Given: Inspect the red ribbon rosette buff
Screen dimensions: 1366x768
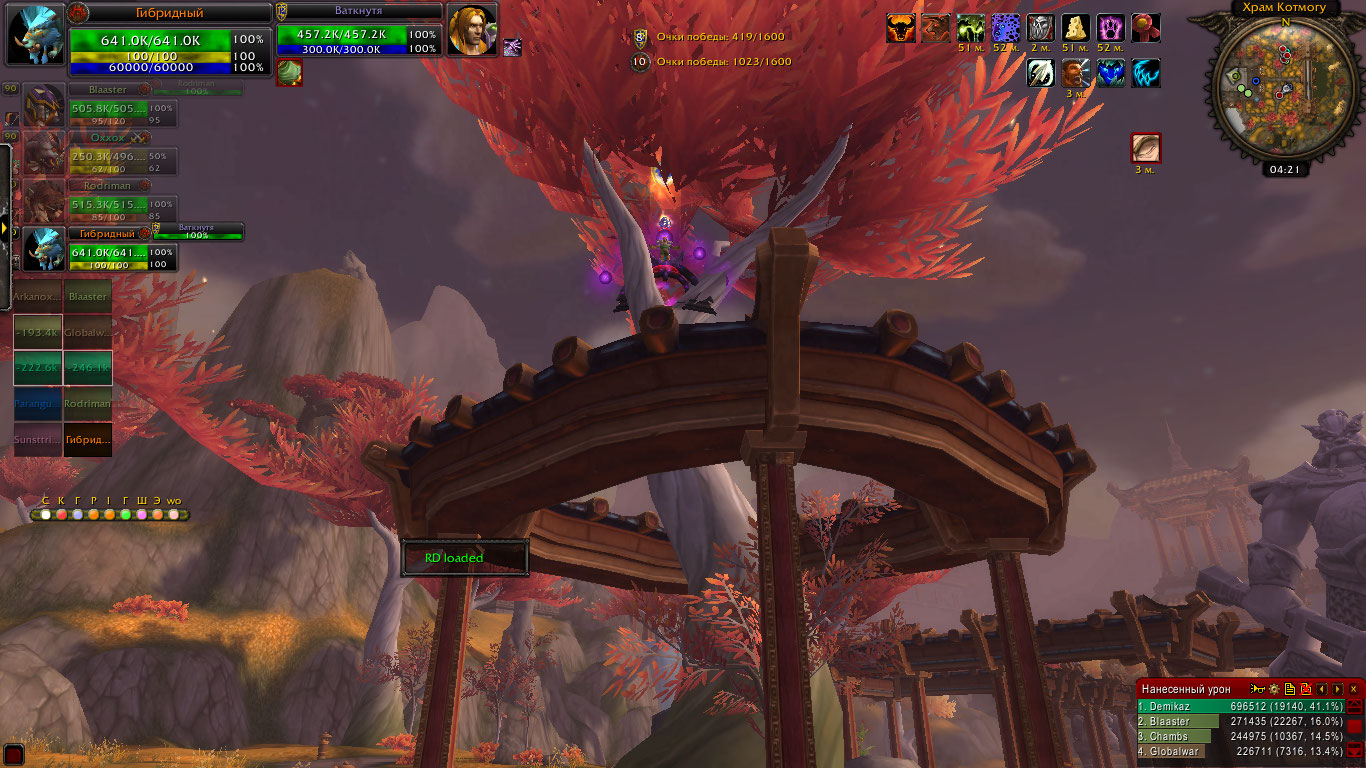Looking at the screenshot, I should (1146, 29).
